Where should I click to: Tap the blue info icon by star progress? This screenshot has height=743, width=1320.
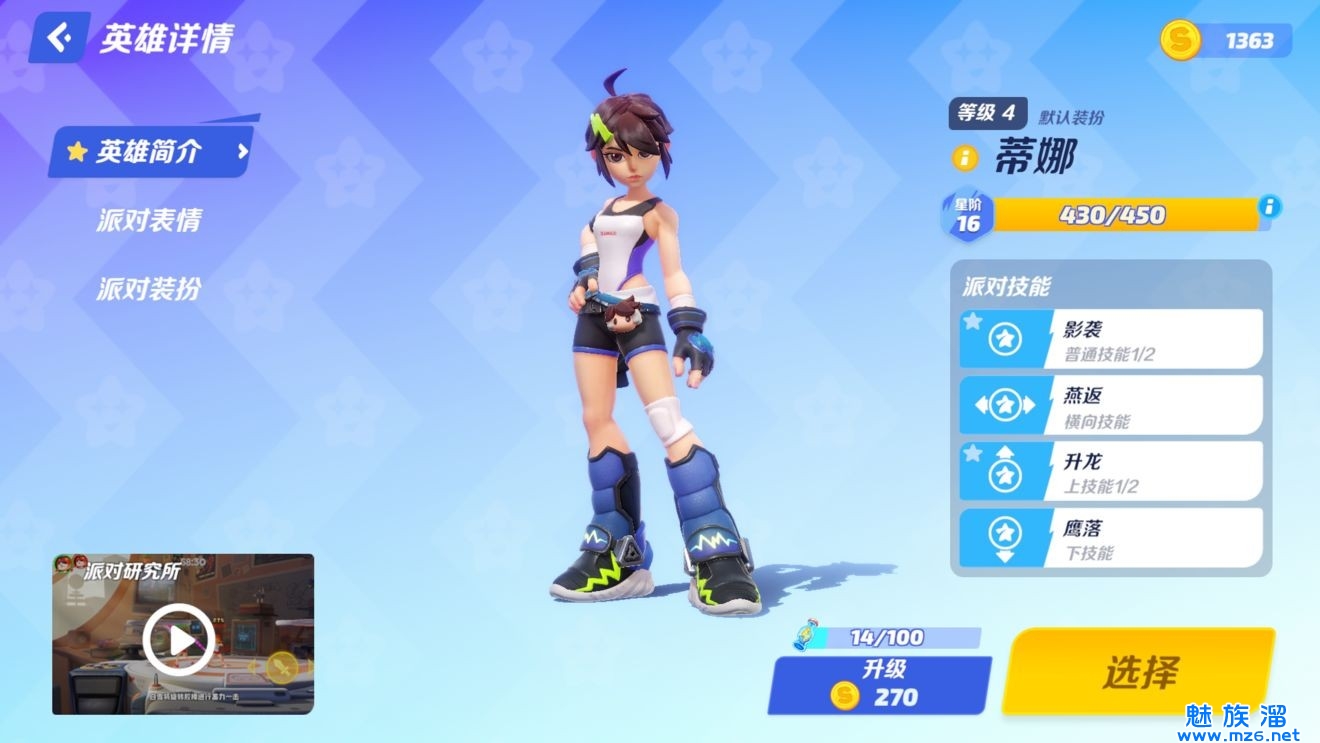[x=1269, y=207]
